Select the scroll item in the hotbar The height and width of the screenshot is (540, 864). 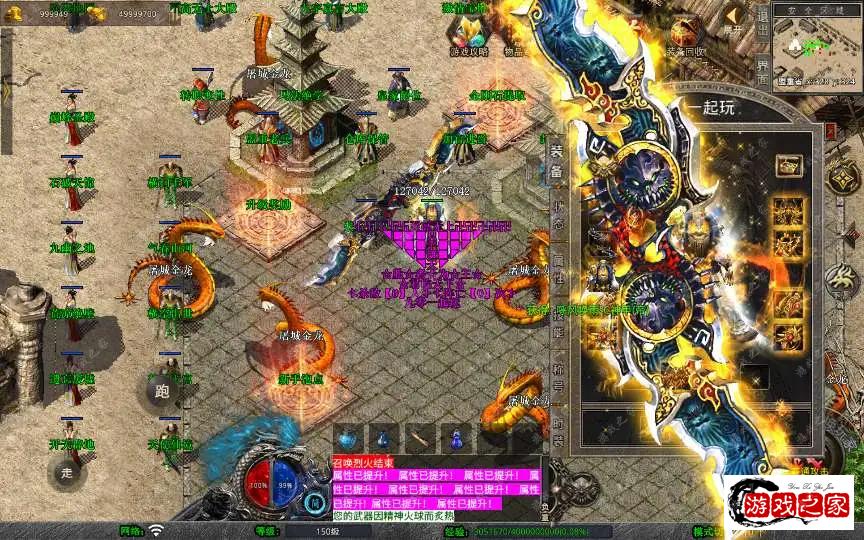pyautogui.click(x=419, y=438)
